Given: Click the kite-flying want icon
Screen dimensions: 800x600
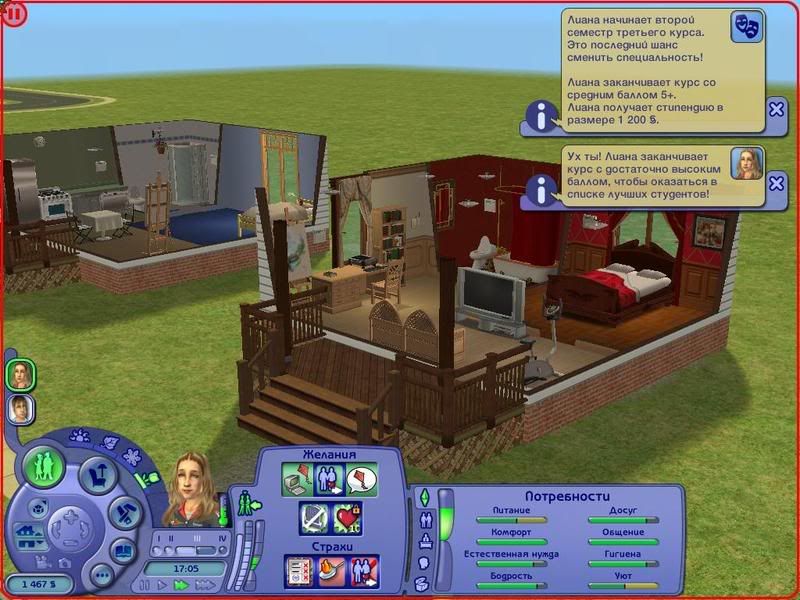Looking at the screenshot, I should (x=361, y=482).
